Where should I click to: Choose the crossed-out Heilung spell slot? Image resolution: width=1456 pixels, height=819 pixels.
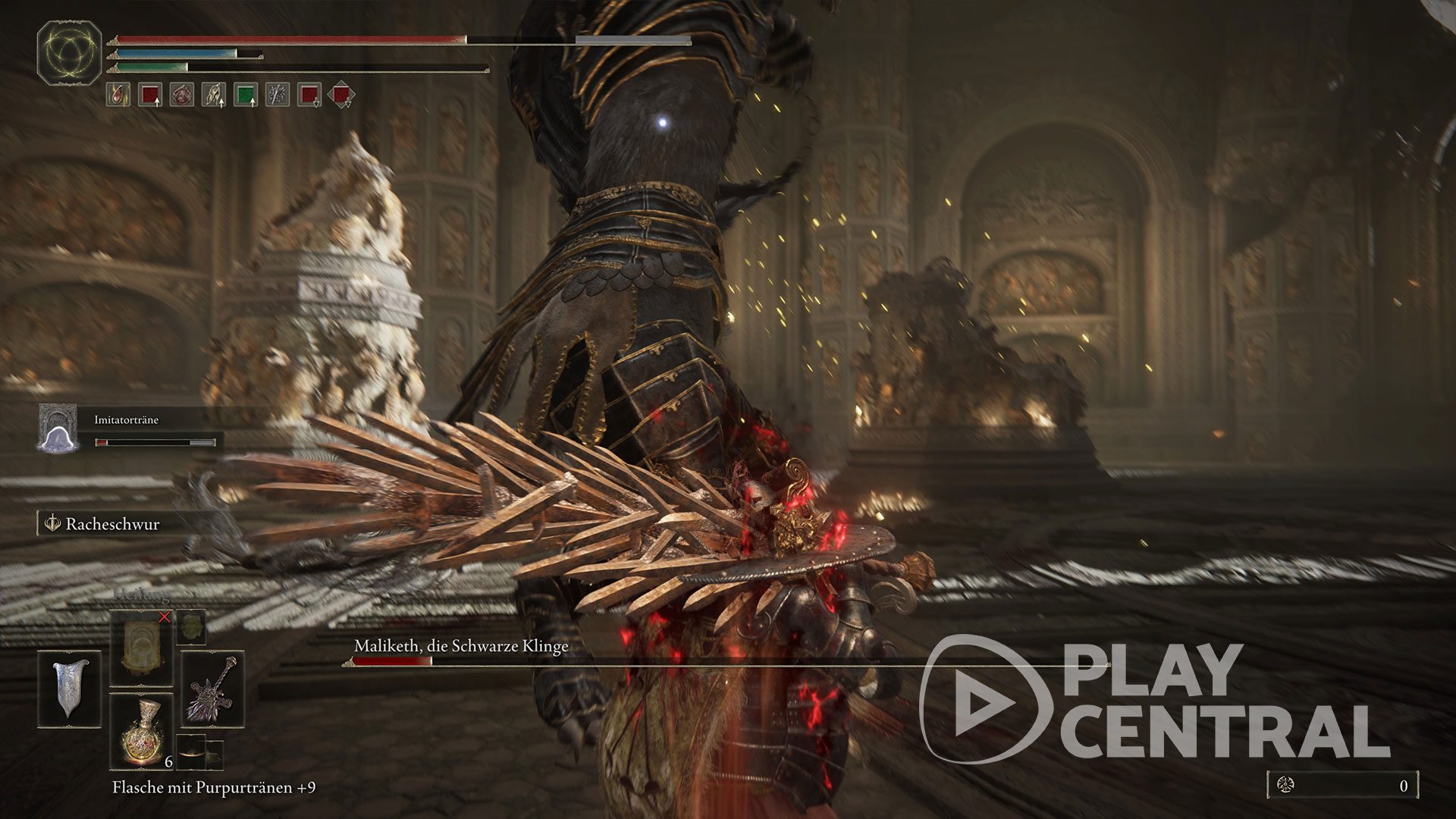coord(142,648)
